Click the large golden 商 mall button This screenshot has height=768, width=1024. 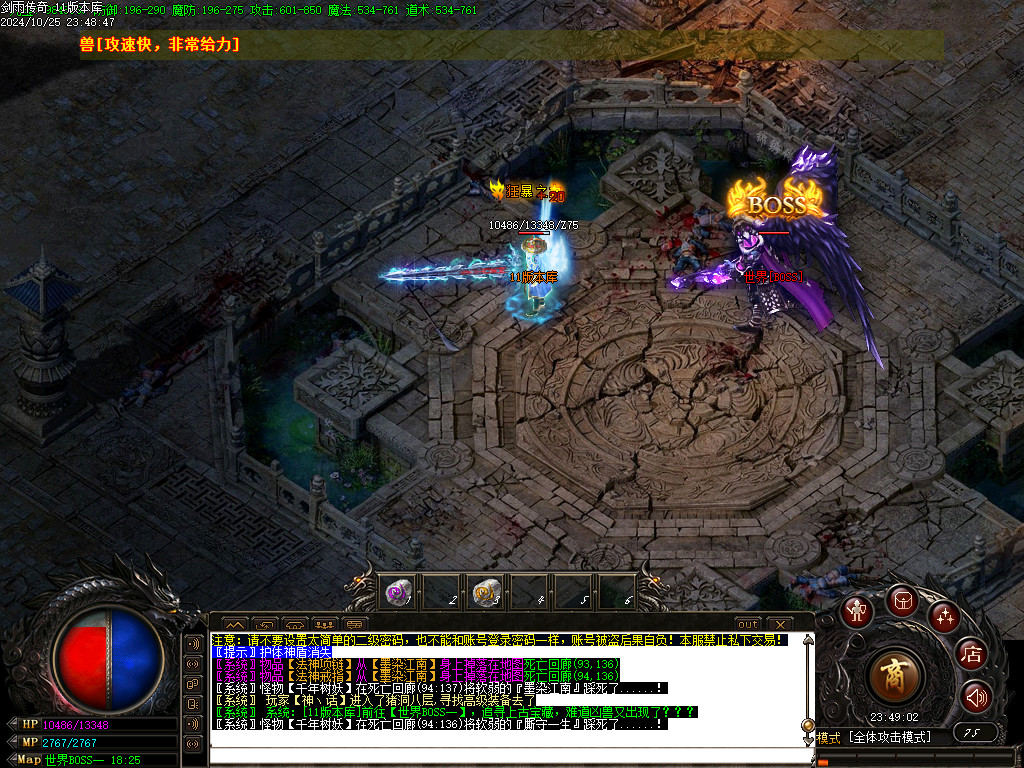point(895,676)
